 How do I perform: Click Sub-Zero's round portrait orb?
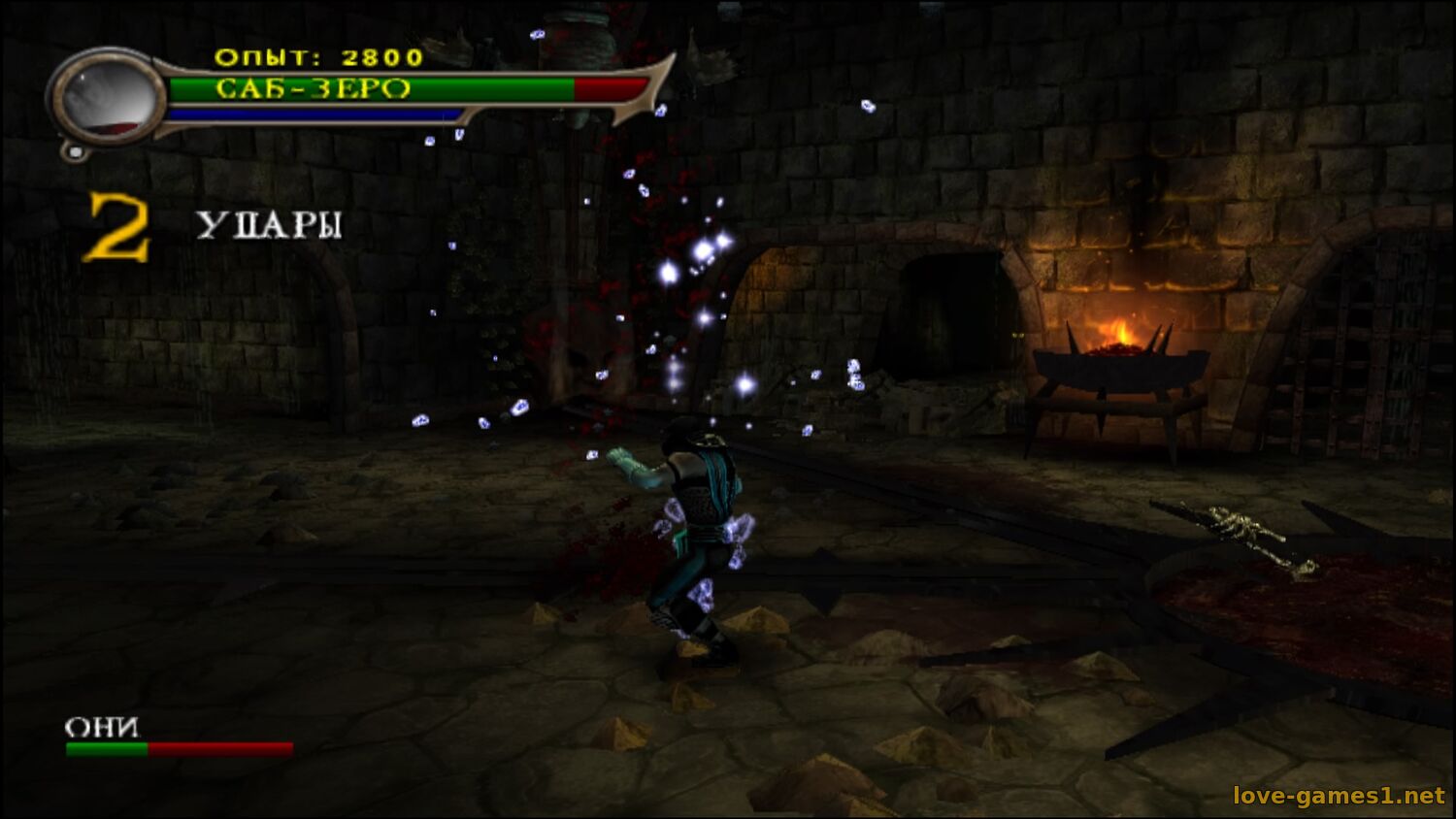click(x=108, y=98)
